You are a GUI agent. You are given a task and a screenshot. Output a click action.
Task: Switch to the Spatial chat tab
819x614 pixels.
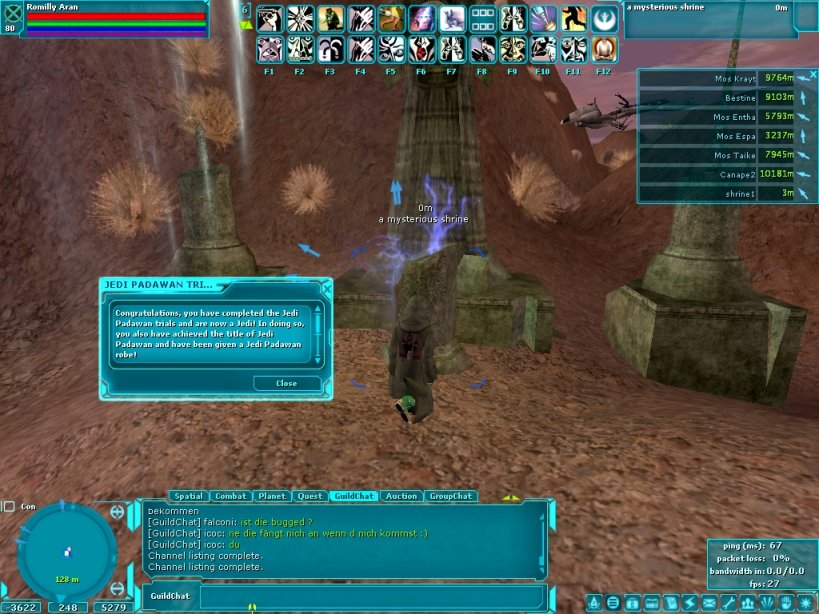coord(188,496)
